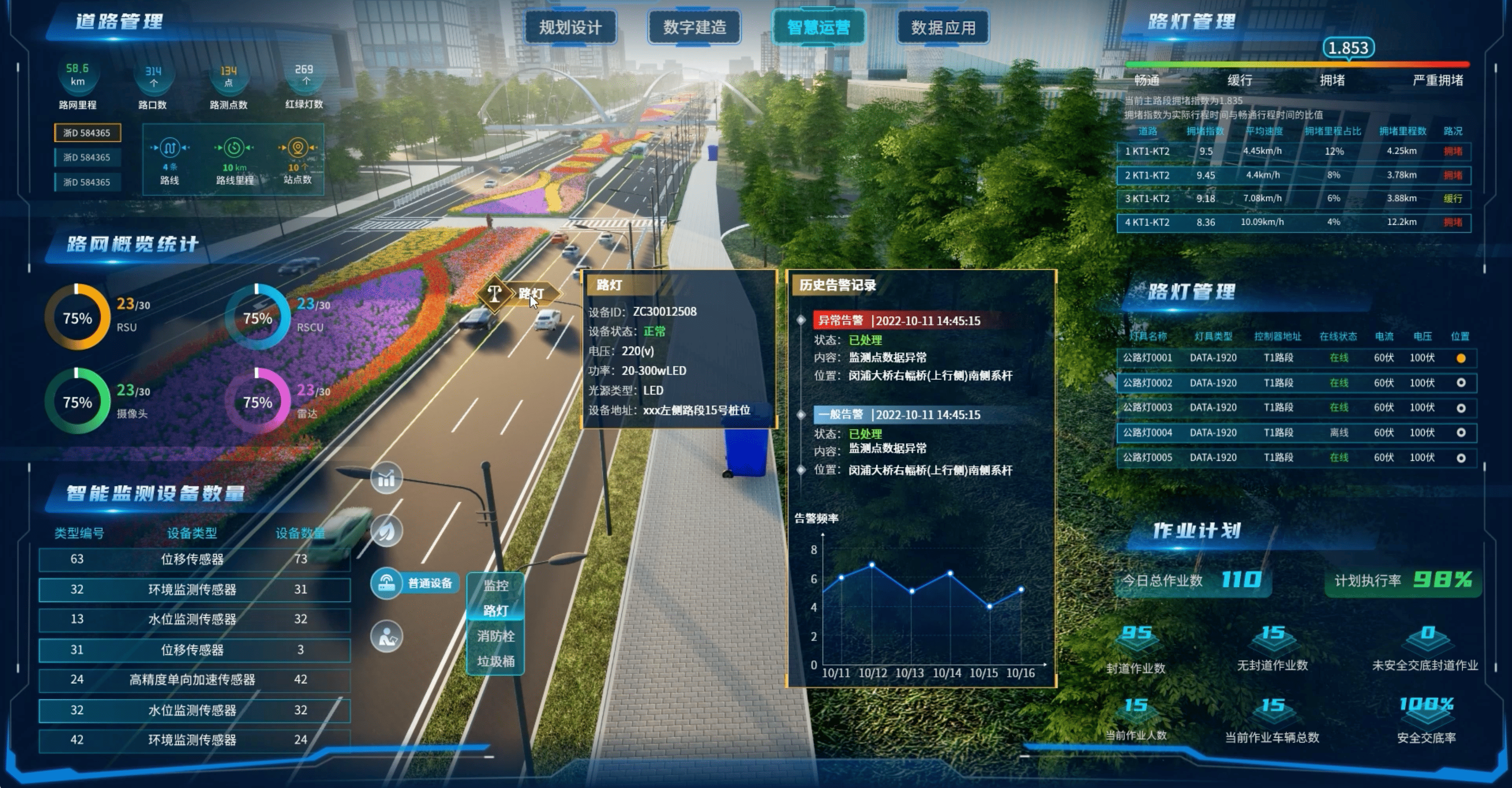1512x788 pixels.
Task: Go to the 数据应用 tab
Action: (943, 27)
